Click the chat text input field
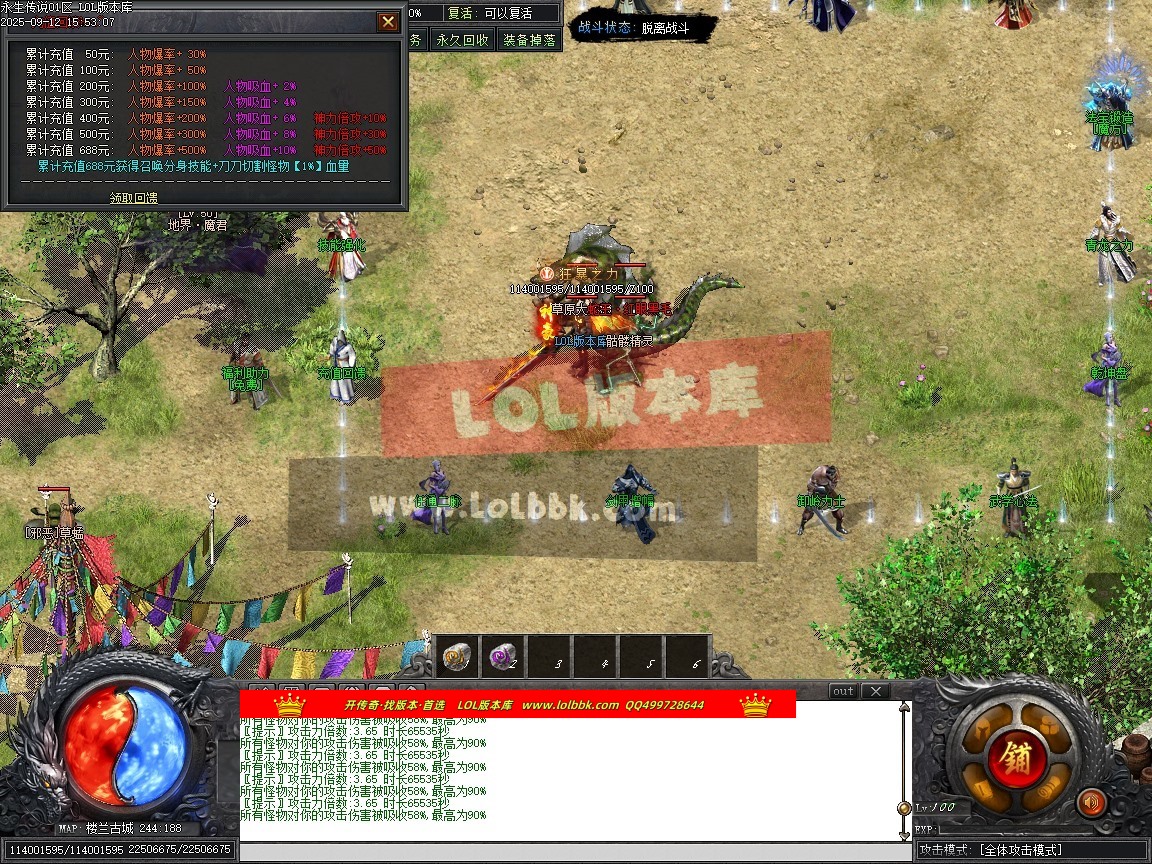The width and height of the screenshot is (1152, 864). tap(570, 851)
